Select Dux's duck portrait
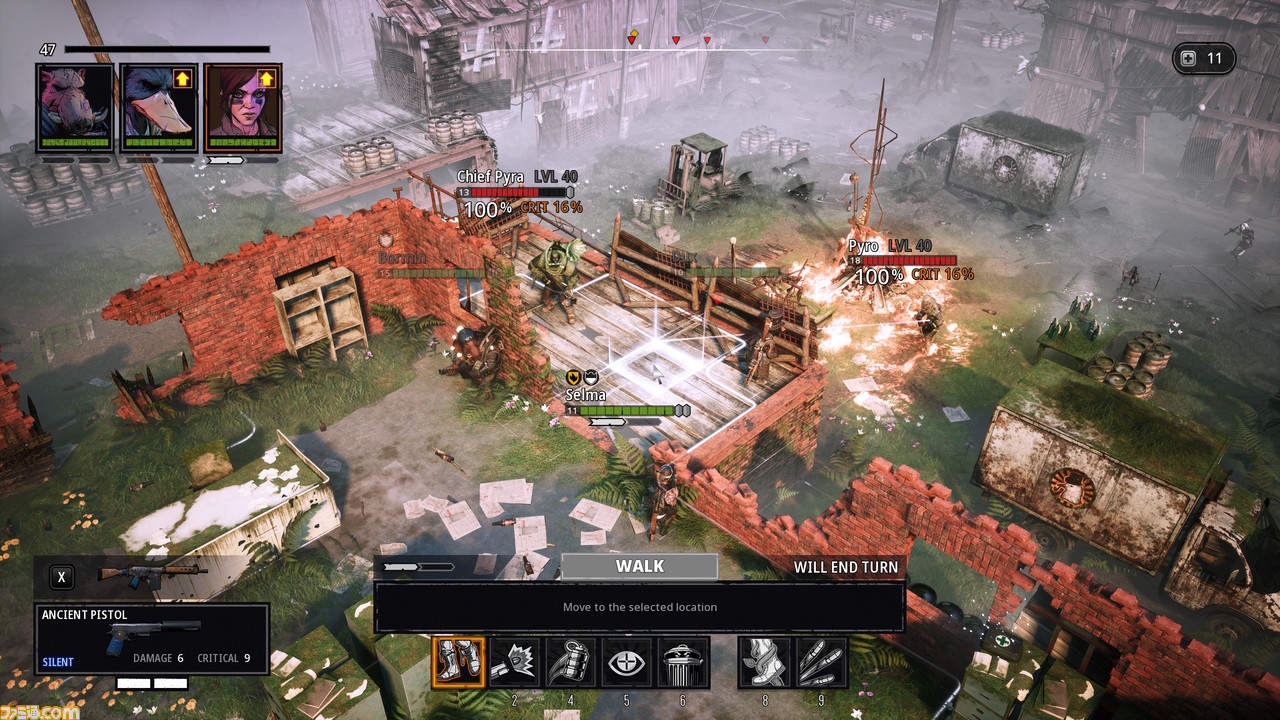 [159, 107]
